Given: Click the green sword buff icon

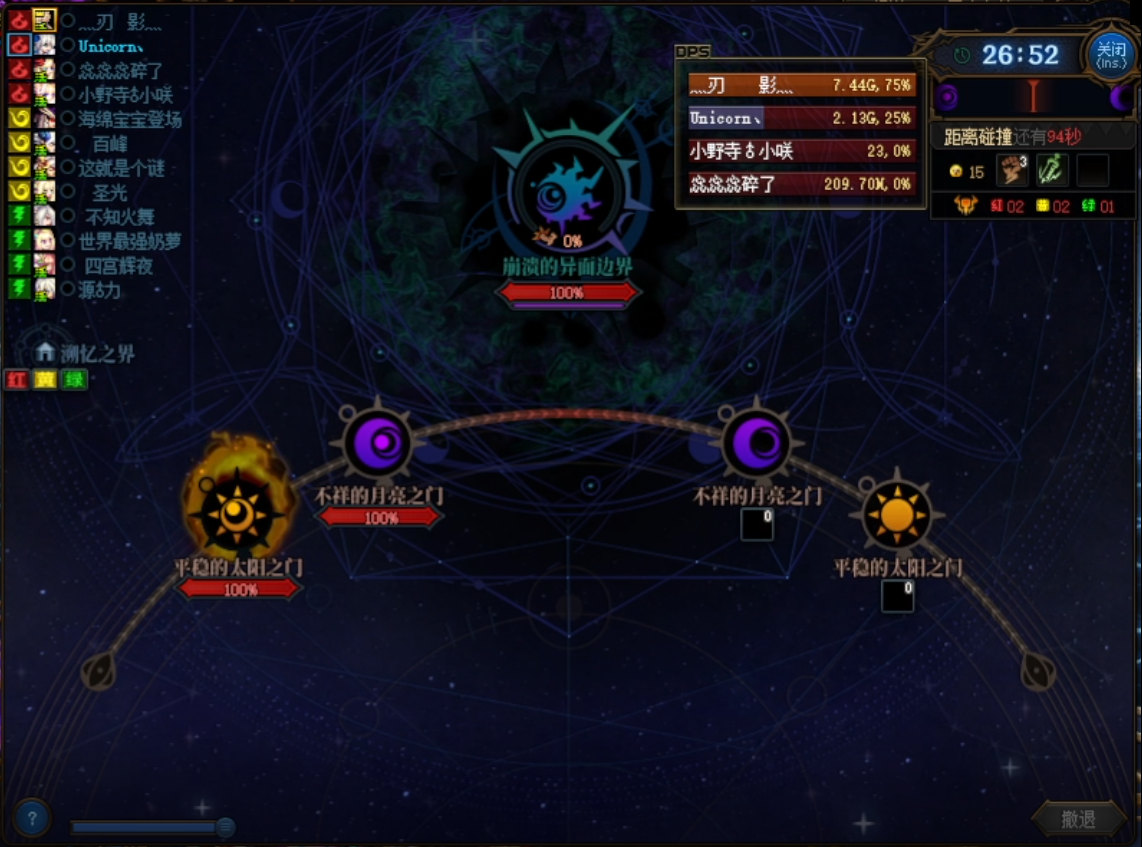Looking at the screenshot, I should [1052, 170].
